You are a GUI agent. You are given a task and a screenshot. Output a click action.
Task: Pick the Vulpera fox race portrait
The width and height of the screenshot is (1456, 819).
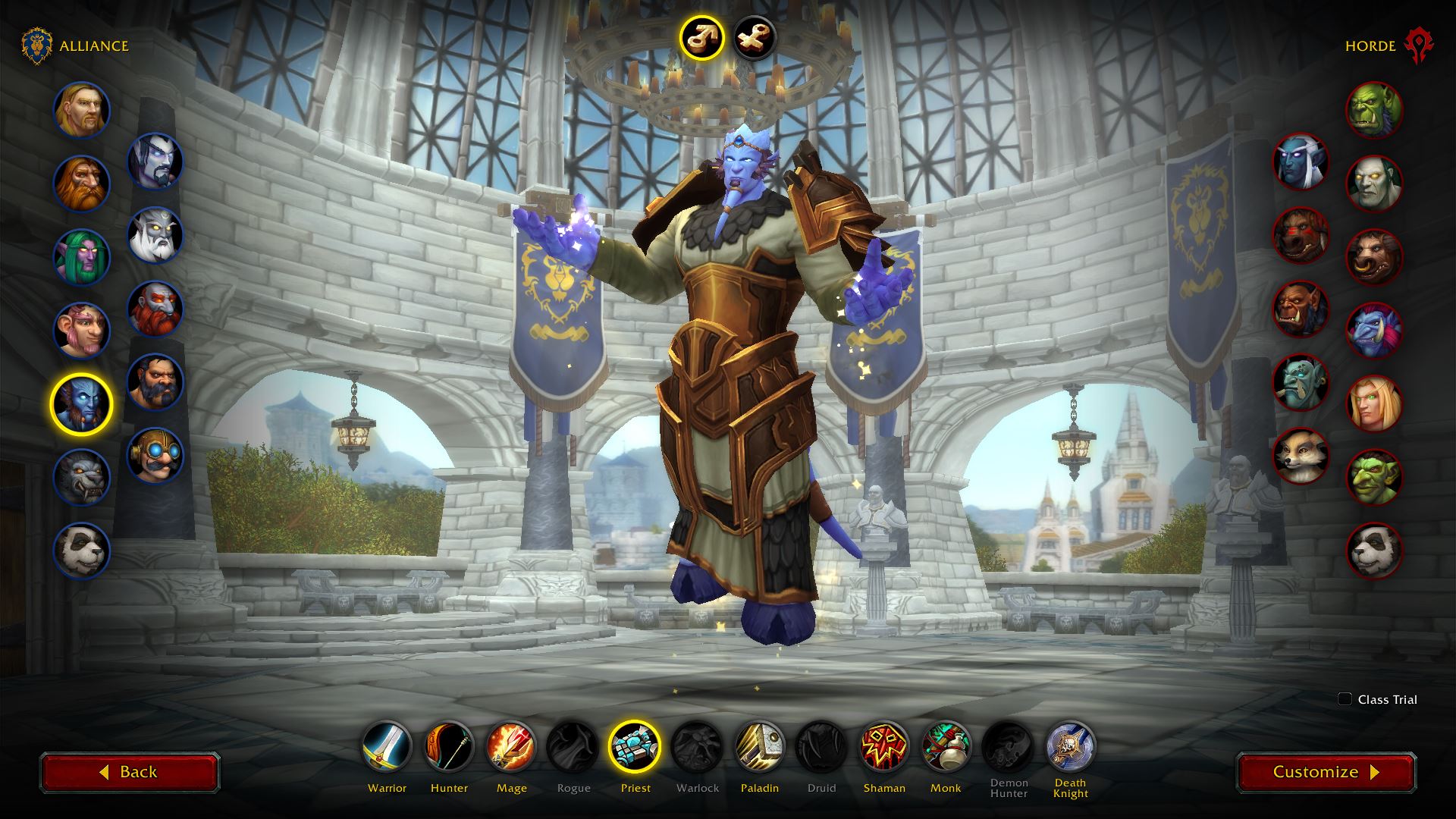[x=1301, y=455]
